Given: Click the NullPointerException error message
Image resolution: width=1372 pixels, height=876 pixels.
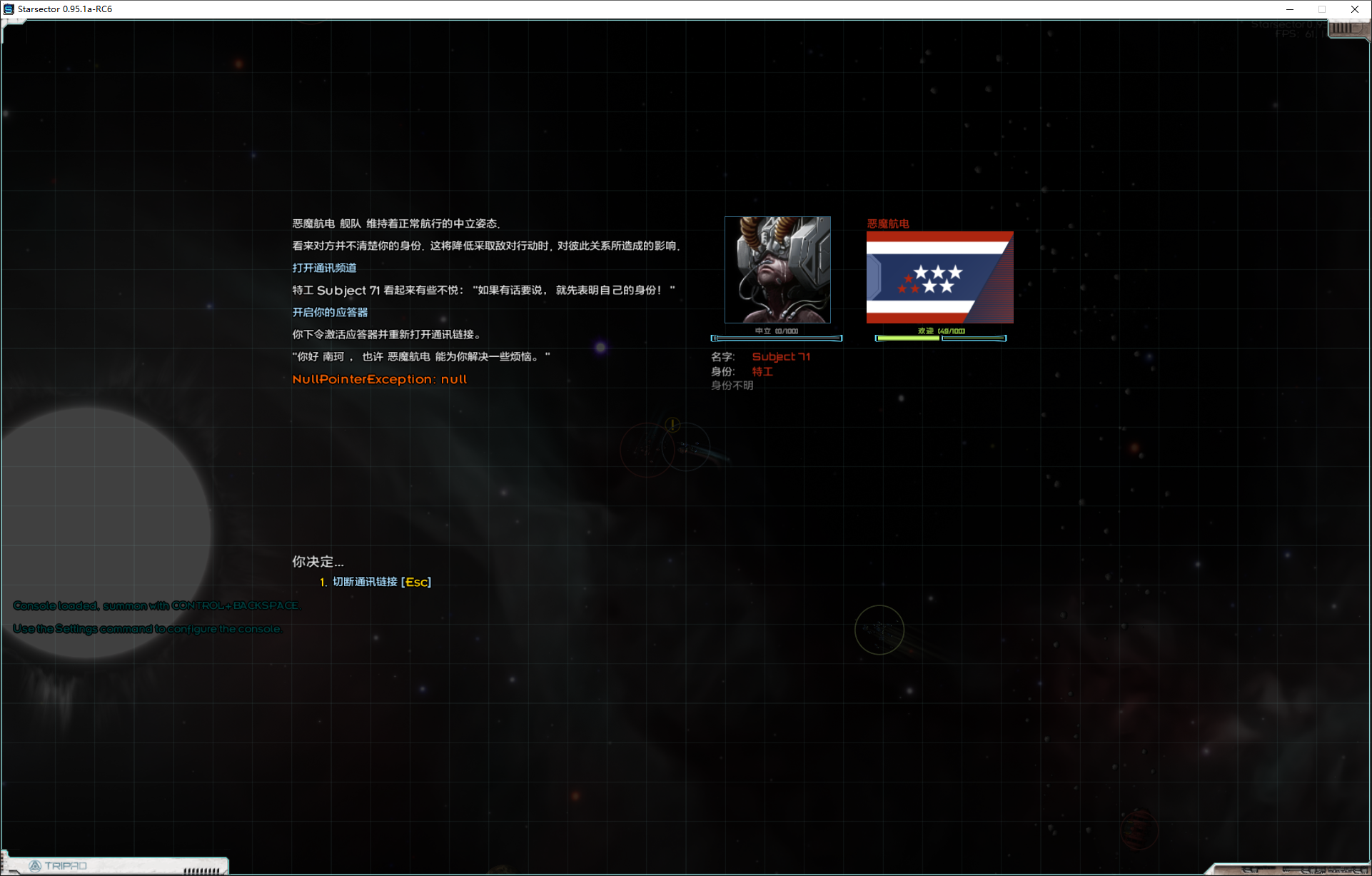Looking at the screenshot, I should 379,378.
